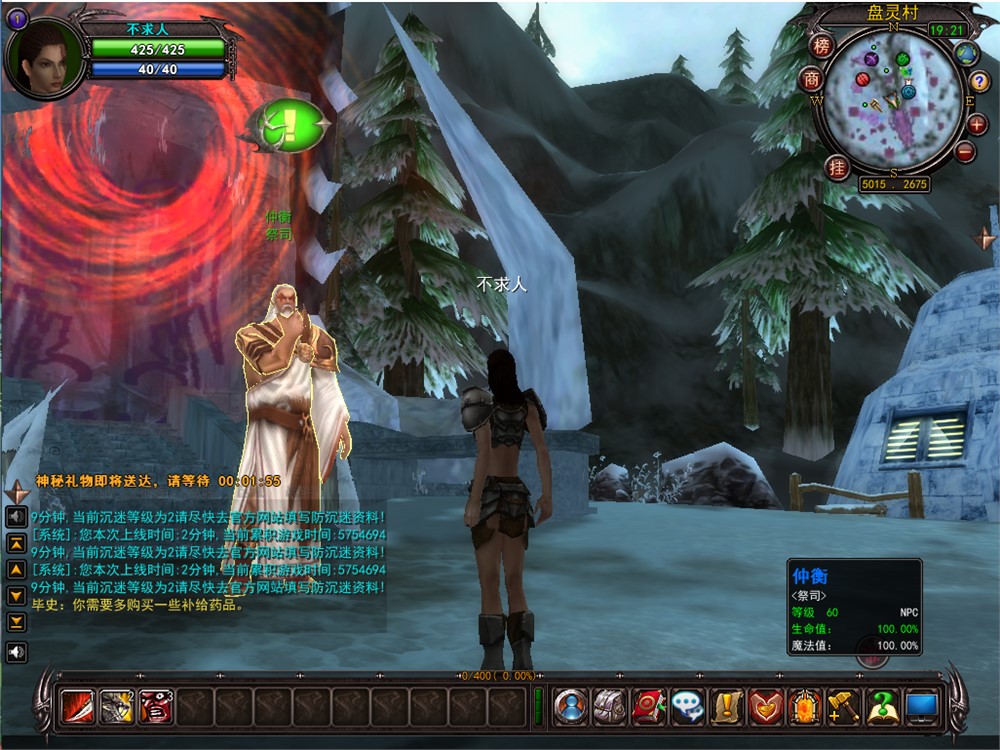Screen dimensions: 1000x750
Task: Activate the red angry face skill
Action: 156,707
